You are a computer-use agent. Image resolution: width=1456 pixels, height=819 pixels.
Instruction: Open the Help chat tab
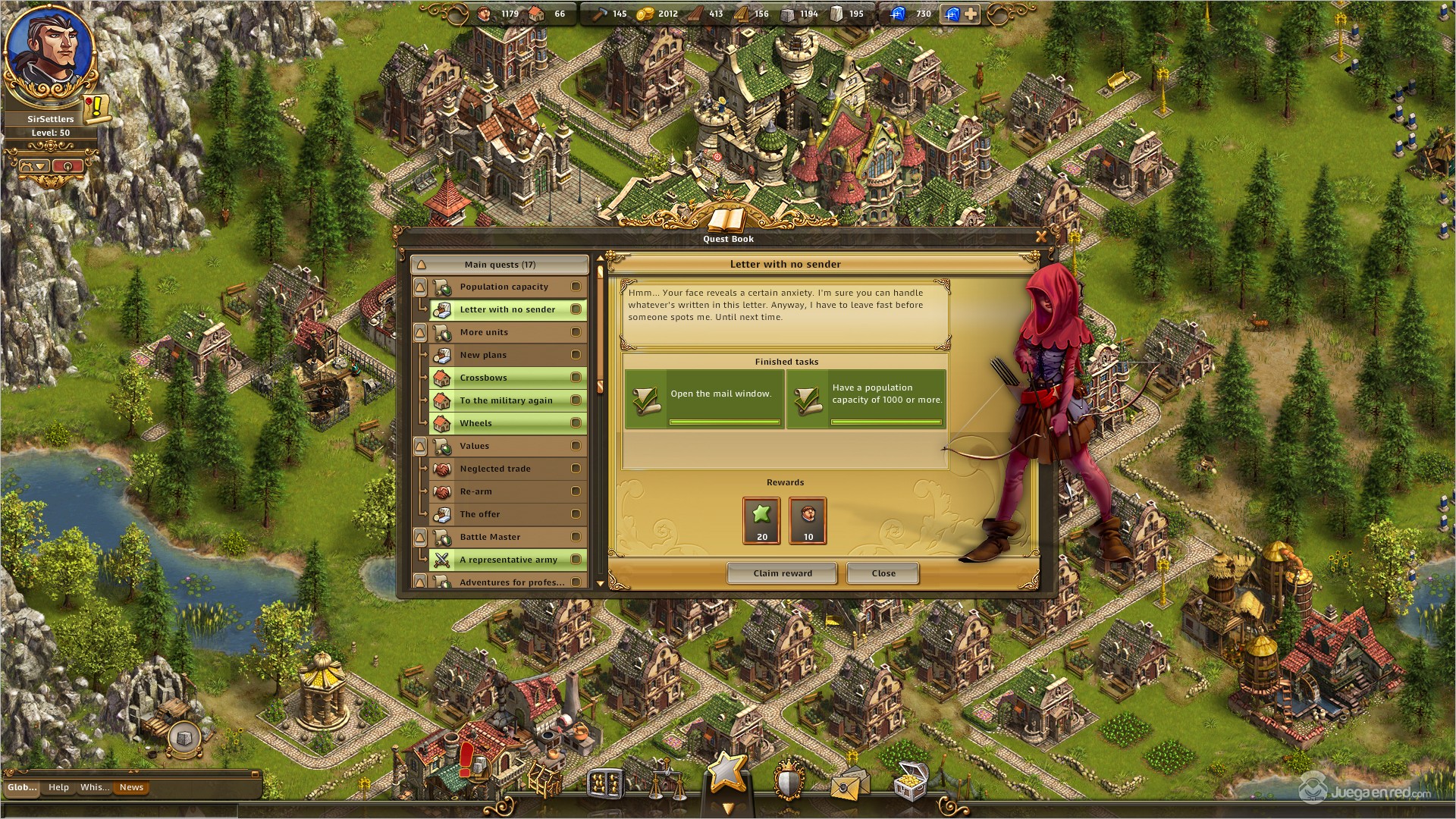pos(58,787)
